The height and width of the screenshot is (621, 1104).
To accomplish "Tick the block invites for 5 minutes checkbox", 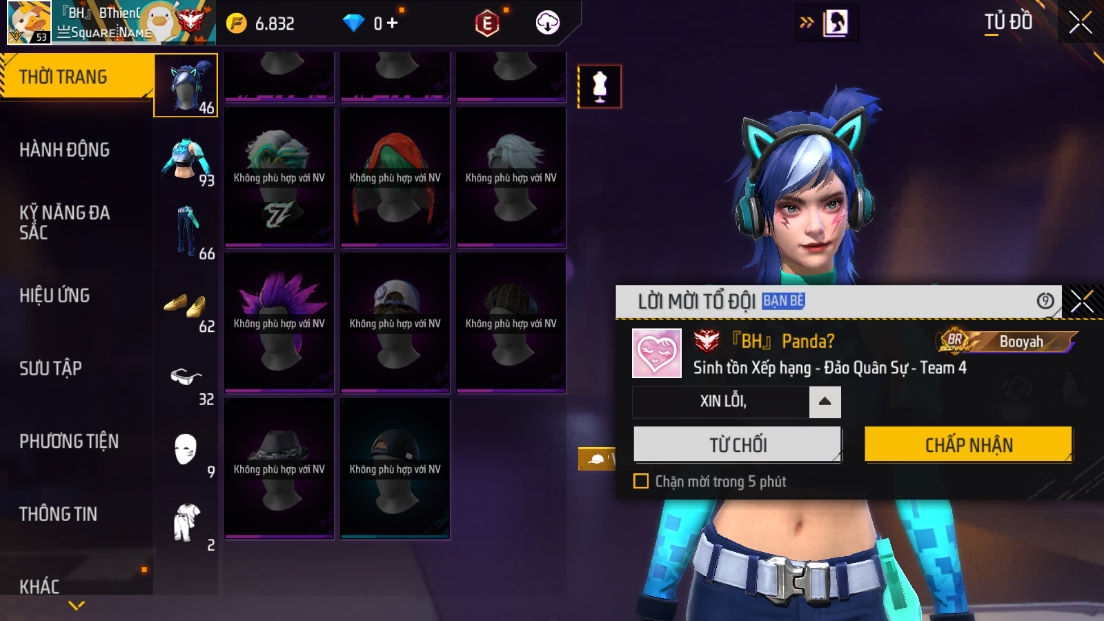I will [641, 481].
